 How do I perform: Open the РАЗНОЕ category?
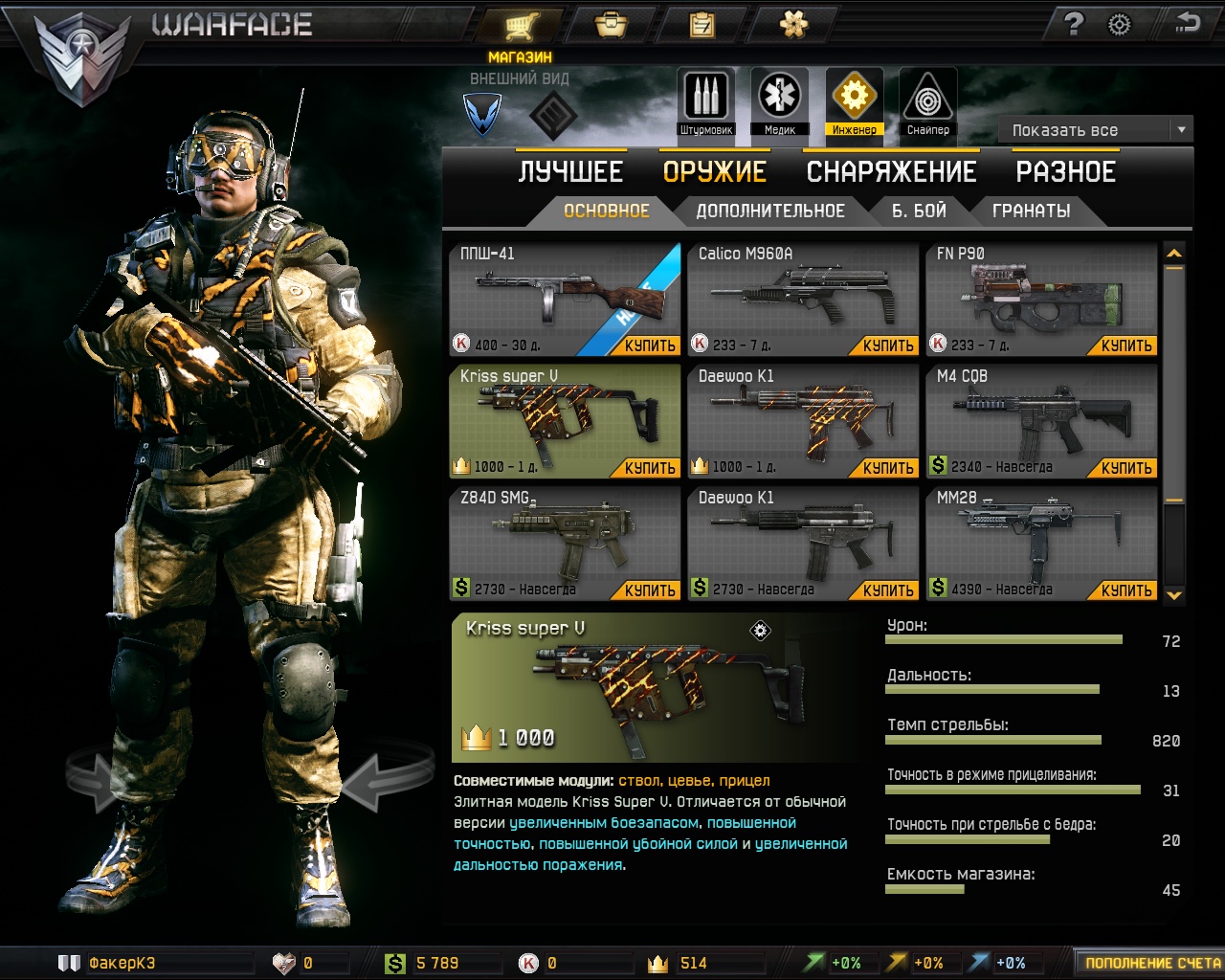pyautogui.click(x=1065, y=172)
